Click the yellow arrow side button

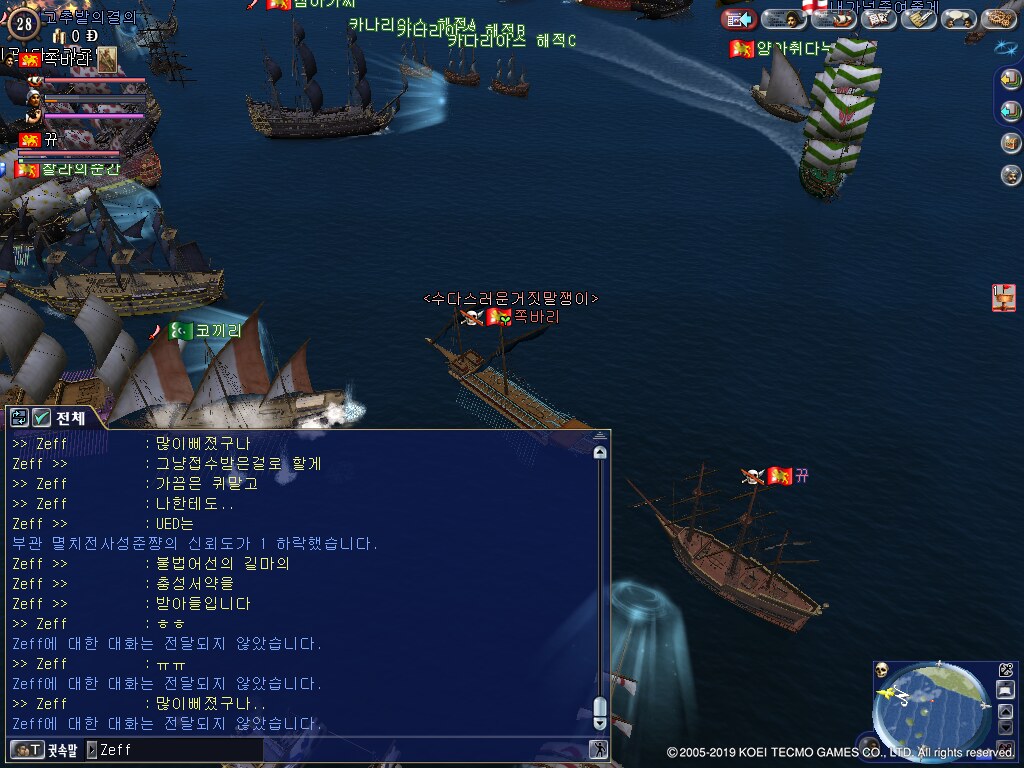pos(1011,81)
